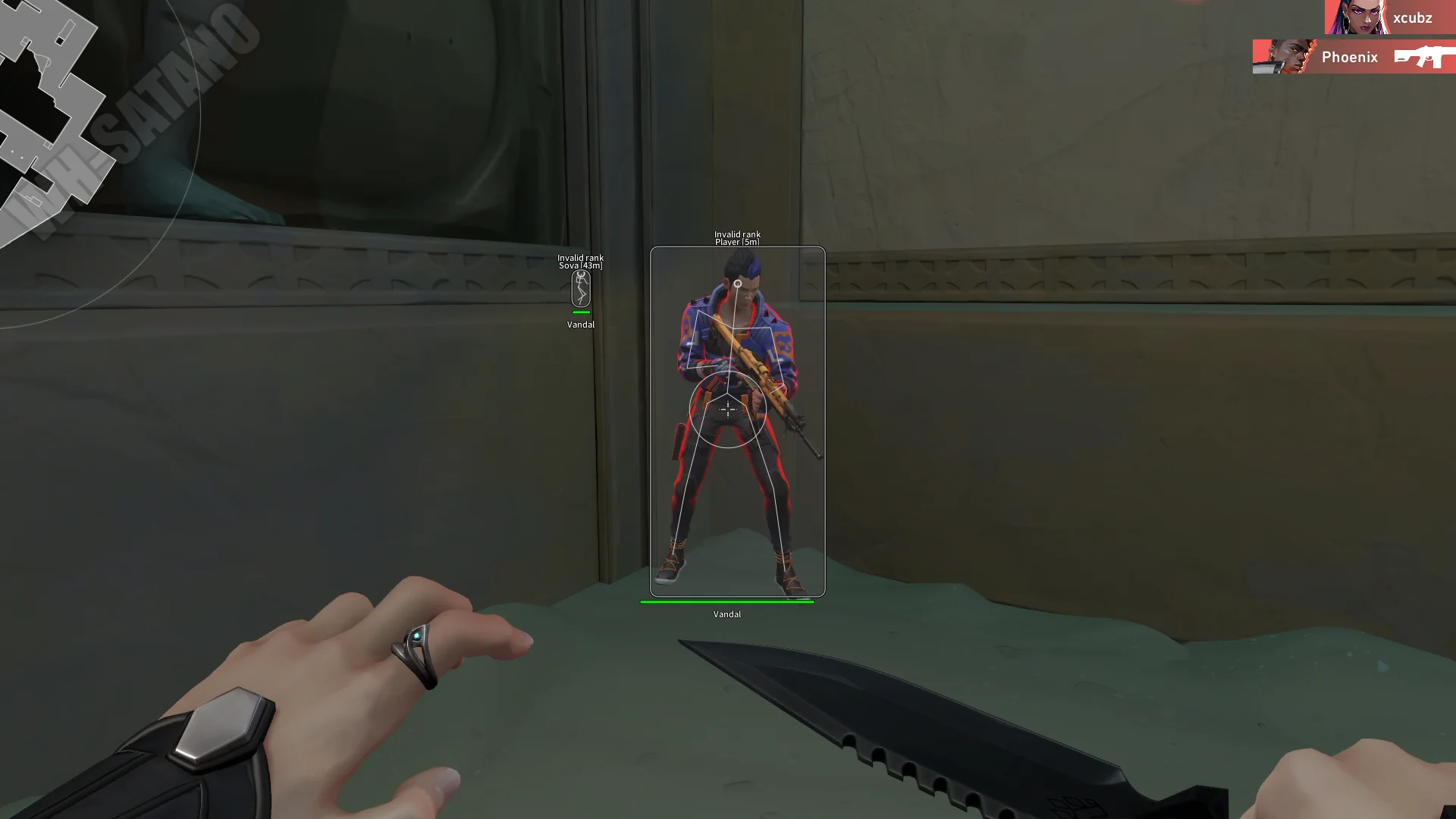
Task: Click the rifle icon in the kill feed
Action: coord(1423,57)
